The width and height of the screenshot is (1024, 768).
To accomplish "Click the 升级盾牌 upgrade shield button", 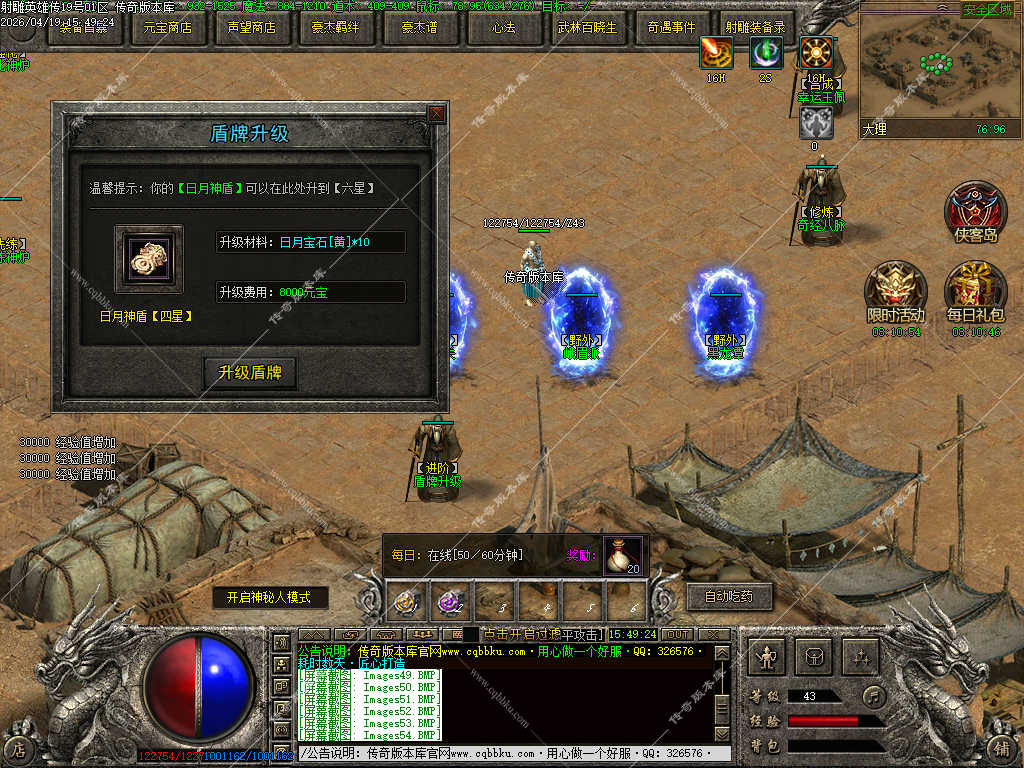I will pos(250,373).
